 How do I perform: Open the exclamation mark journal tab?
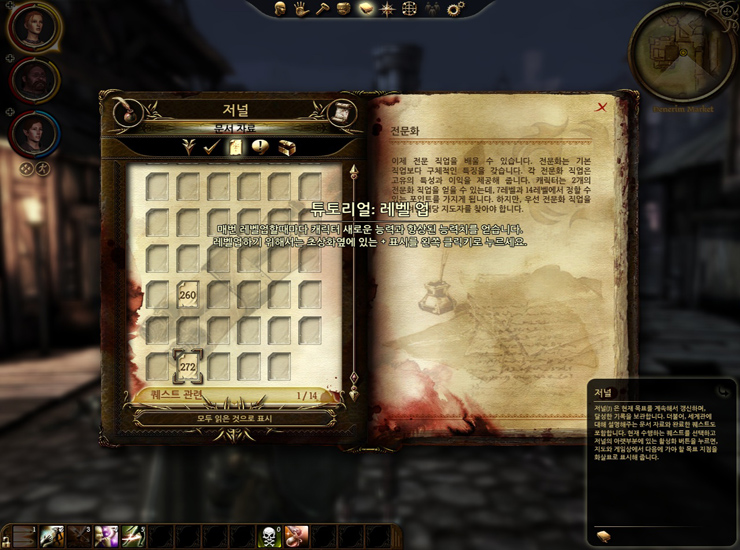(260, 147)
